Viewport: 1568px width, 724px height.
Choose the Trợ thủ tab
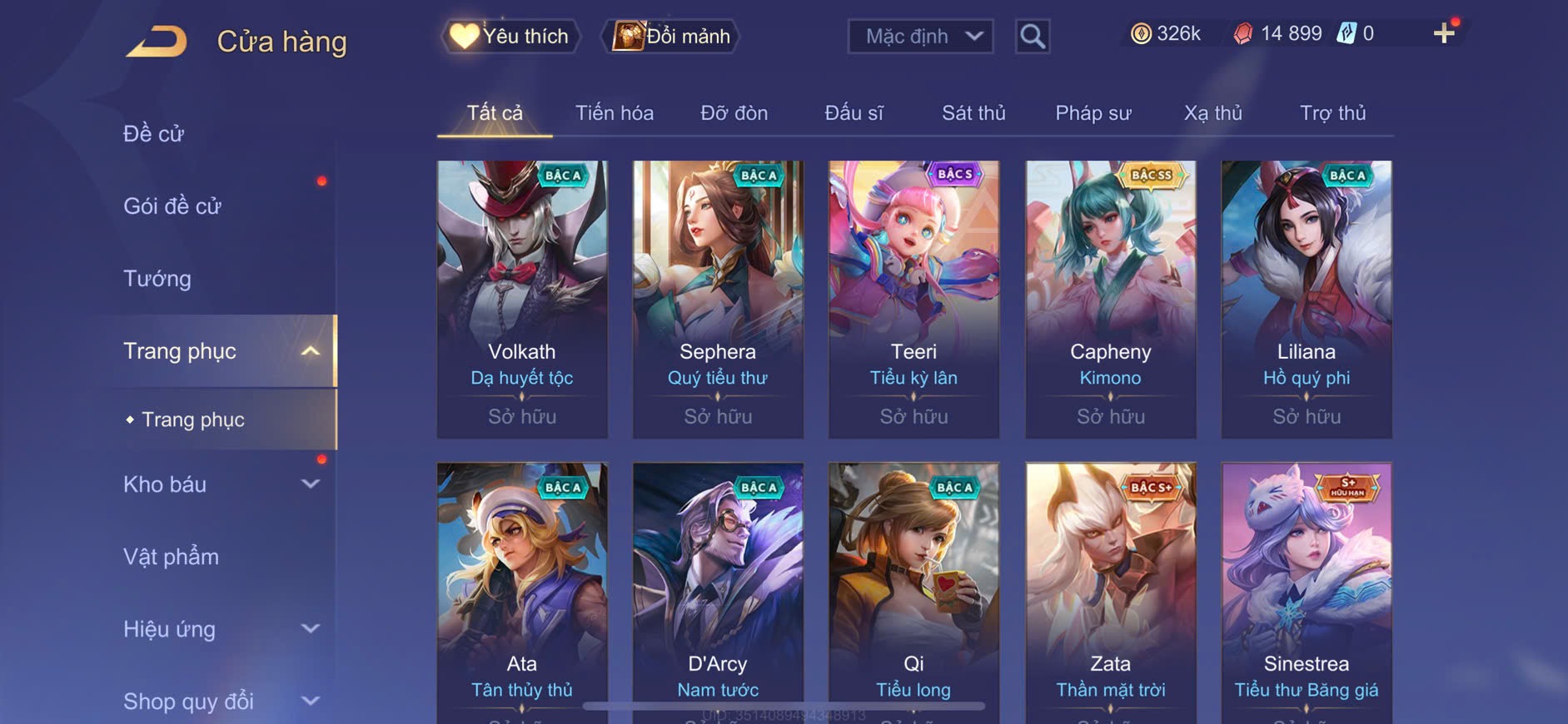coord(1332,113)
